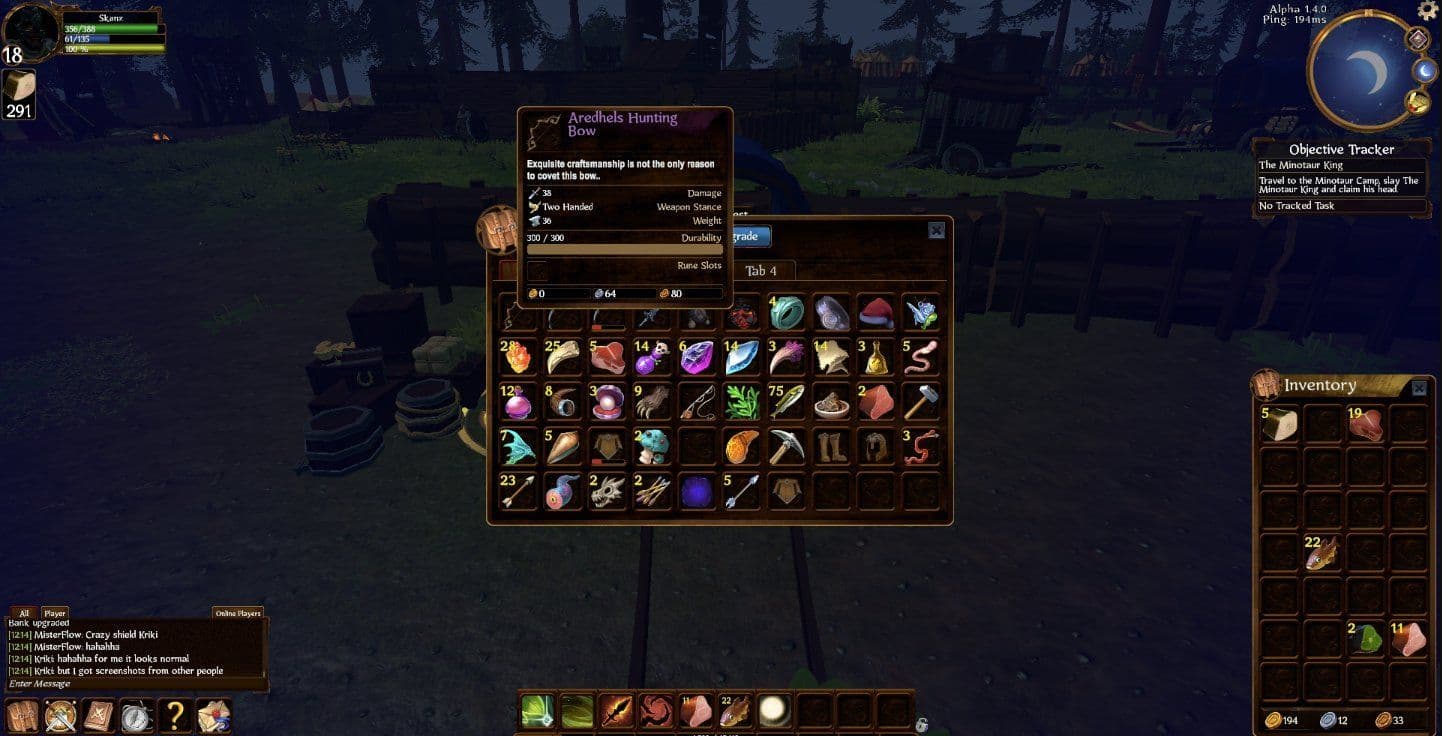Open the settings gear icon

(x=1428, y=10)
